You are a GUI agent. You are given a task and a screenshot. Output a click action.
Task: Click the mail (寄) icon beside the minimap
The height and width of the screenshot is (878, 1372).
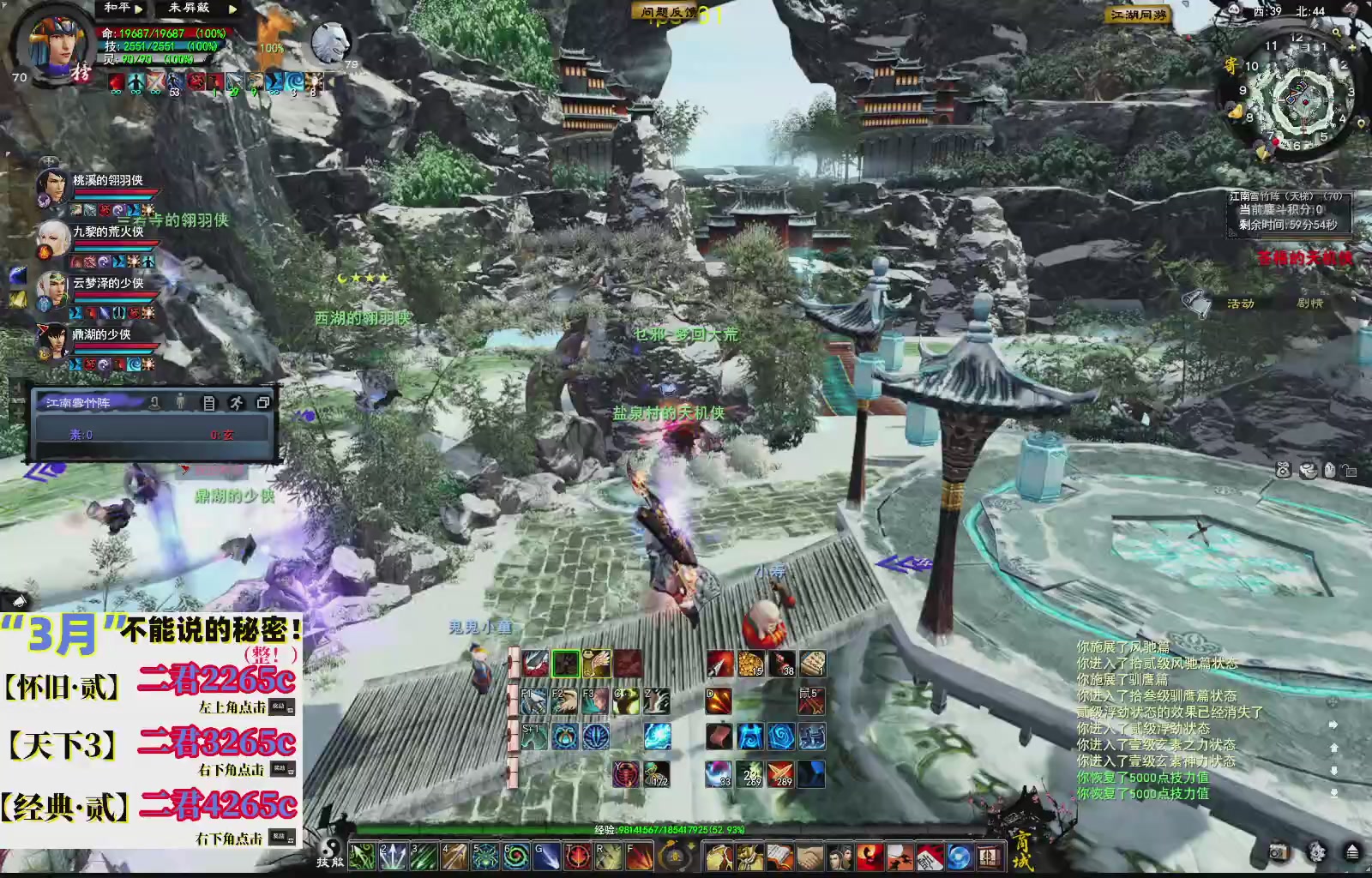[1232, 63]
